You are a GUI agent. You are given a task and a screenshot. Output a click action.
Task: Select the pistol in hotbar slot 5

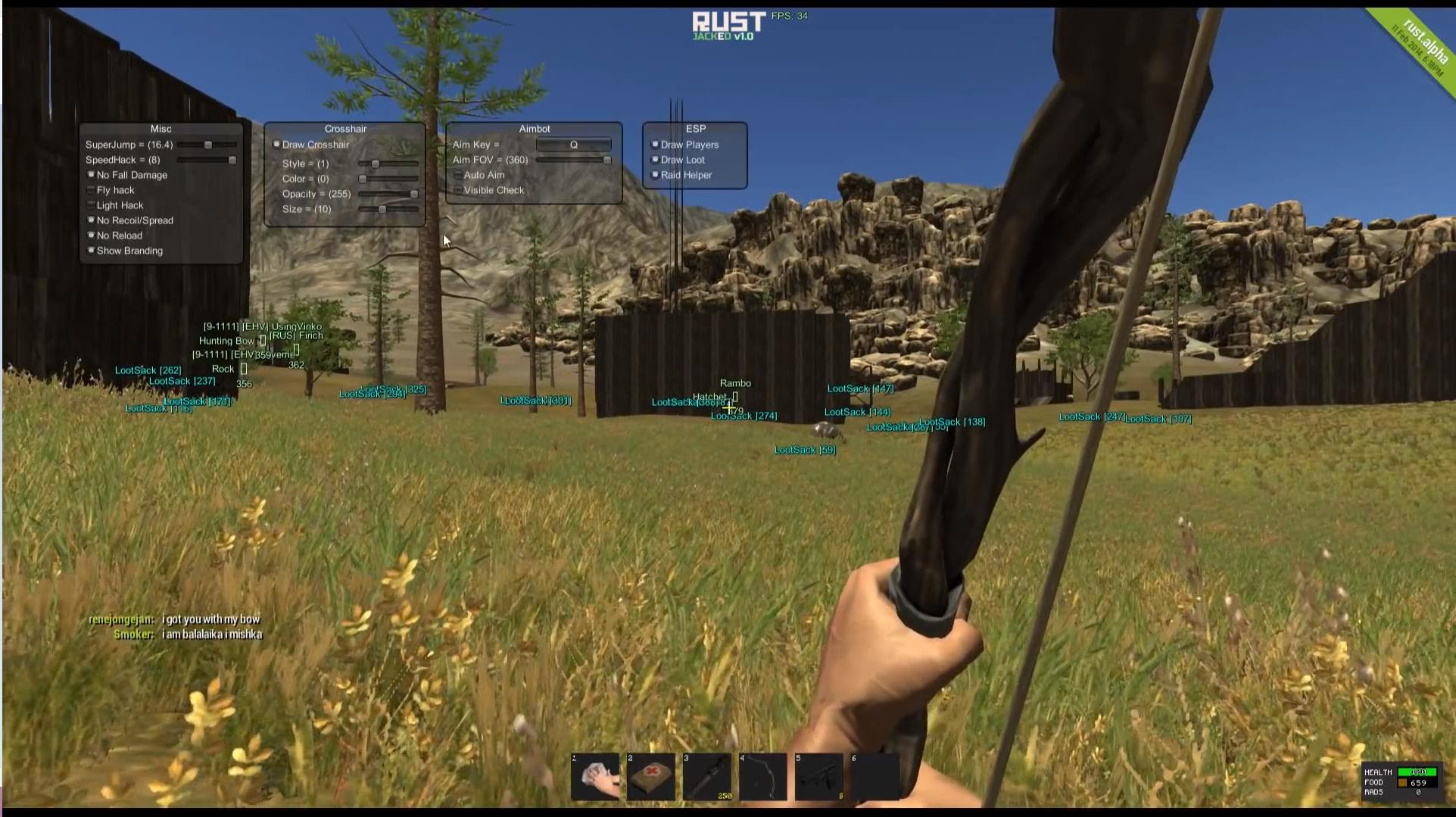[818, 775]
